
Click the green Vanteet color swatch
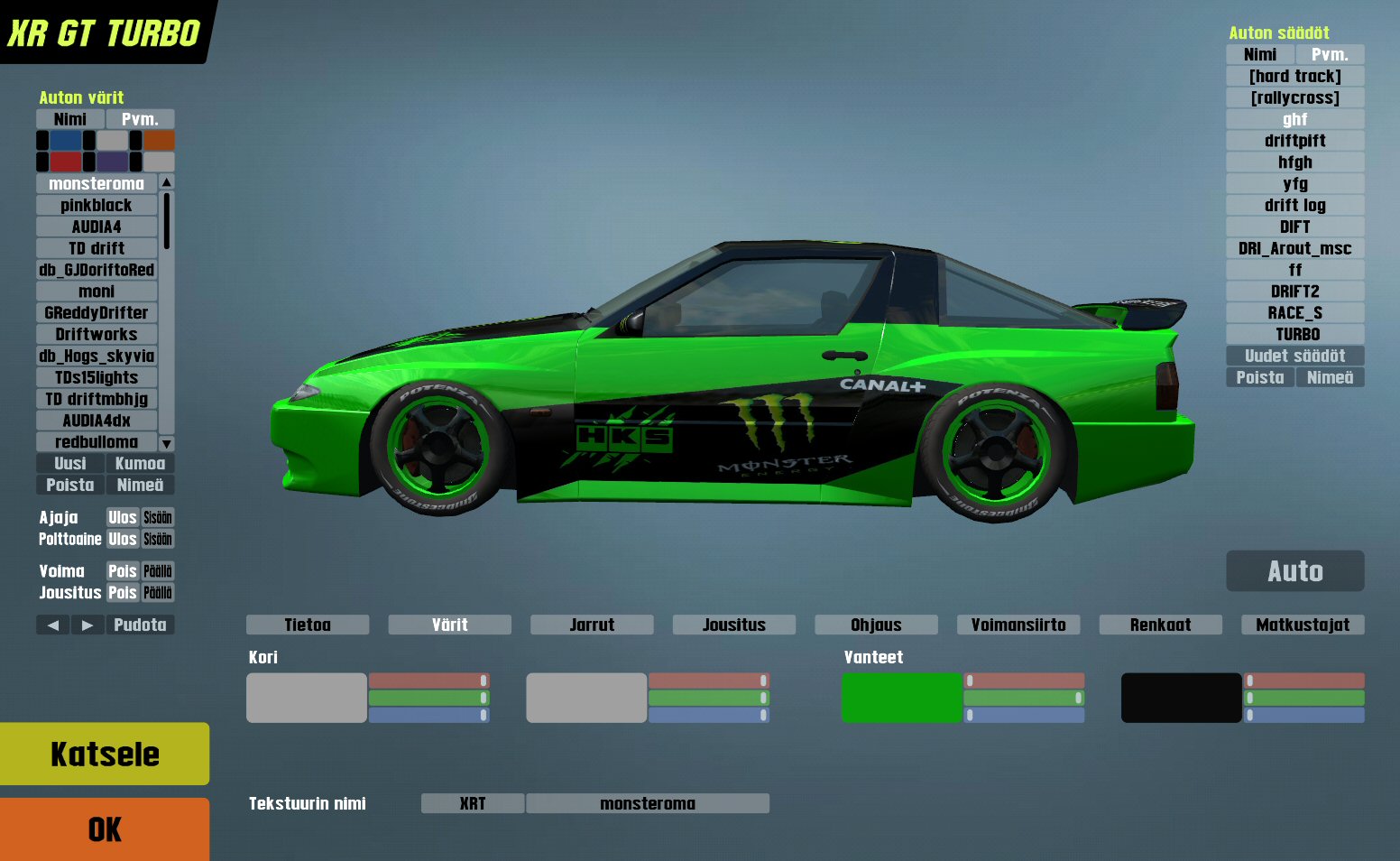(901, 698)
